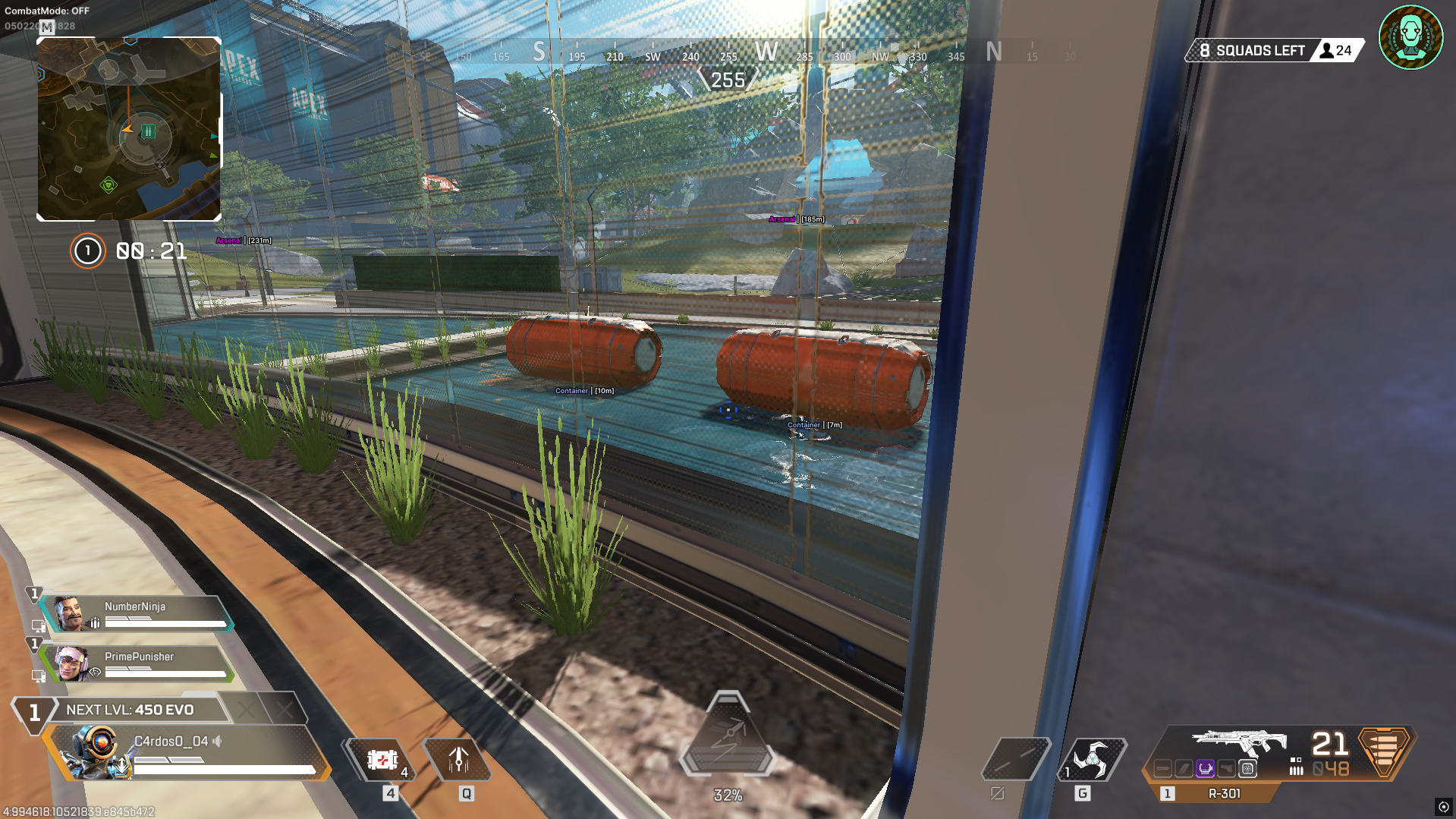Use the healing item slot
The image size is (1456, 819).
(x=382, y=760)
